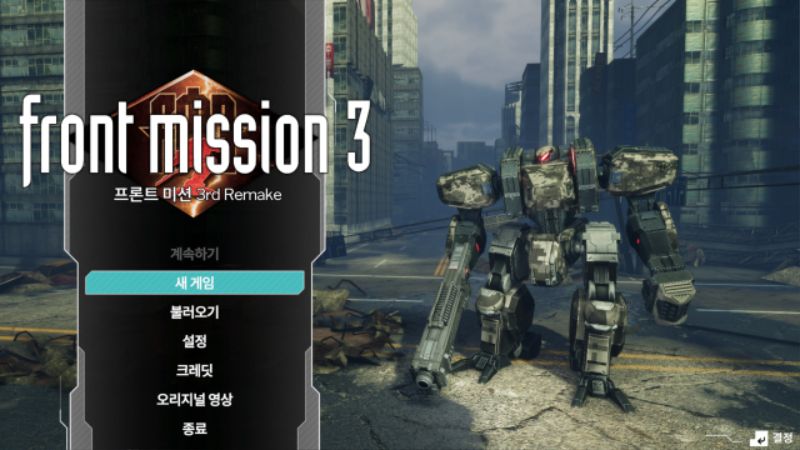
Task: Start a new game with 새 게임
Action: (x=195, y=283)
